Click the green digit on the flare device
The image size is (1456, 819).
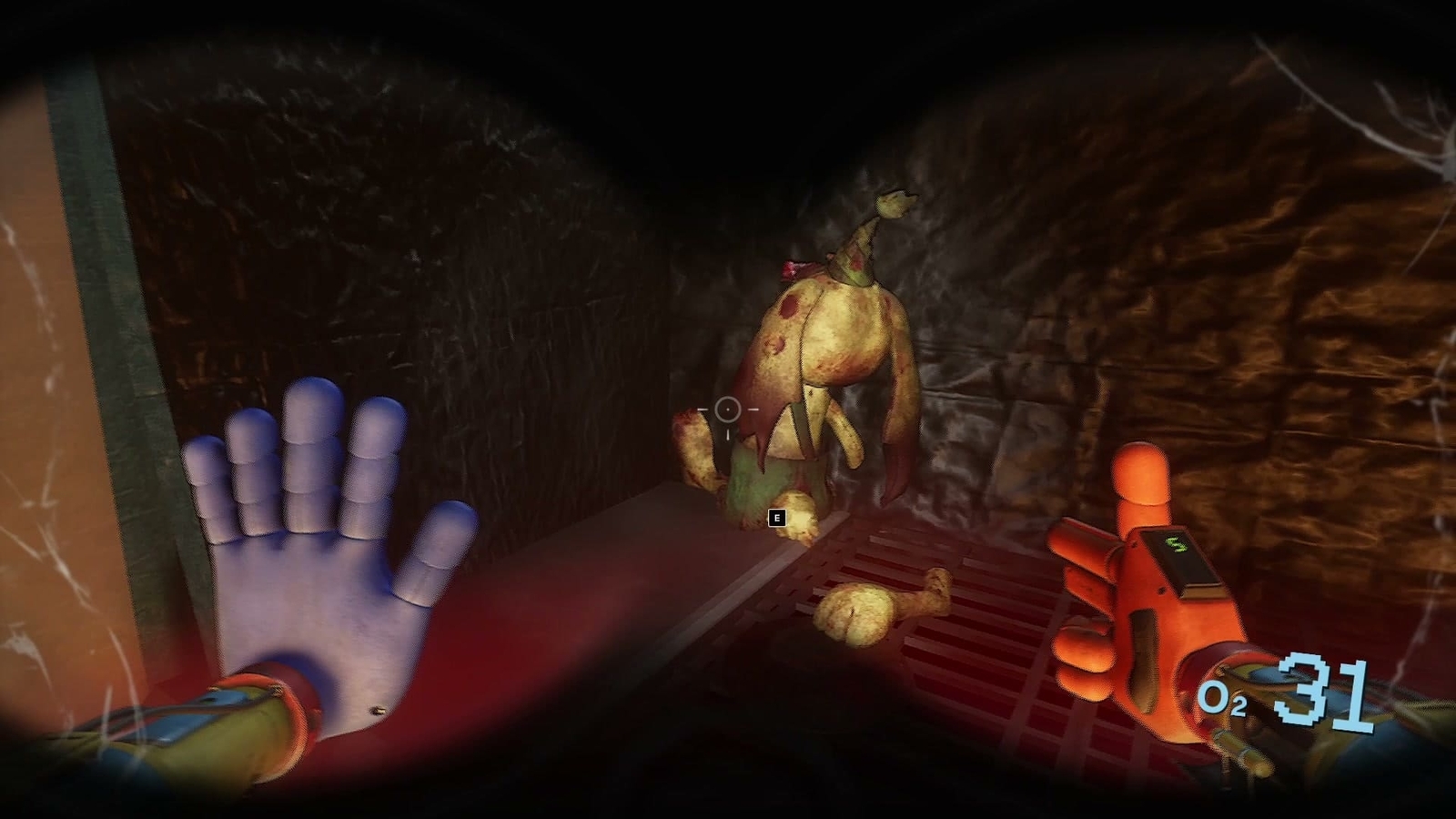point(1178,546)
